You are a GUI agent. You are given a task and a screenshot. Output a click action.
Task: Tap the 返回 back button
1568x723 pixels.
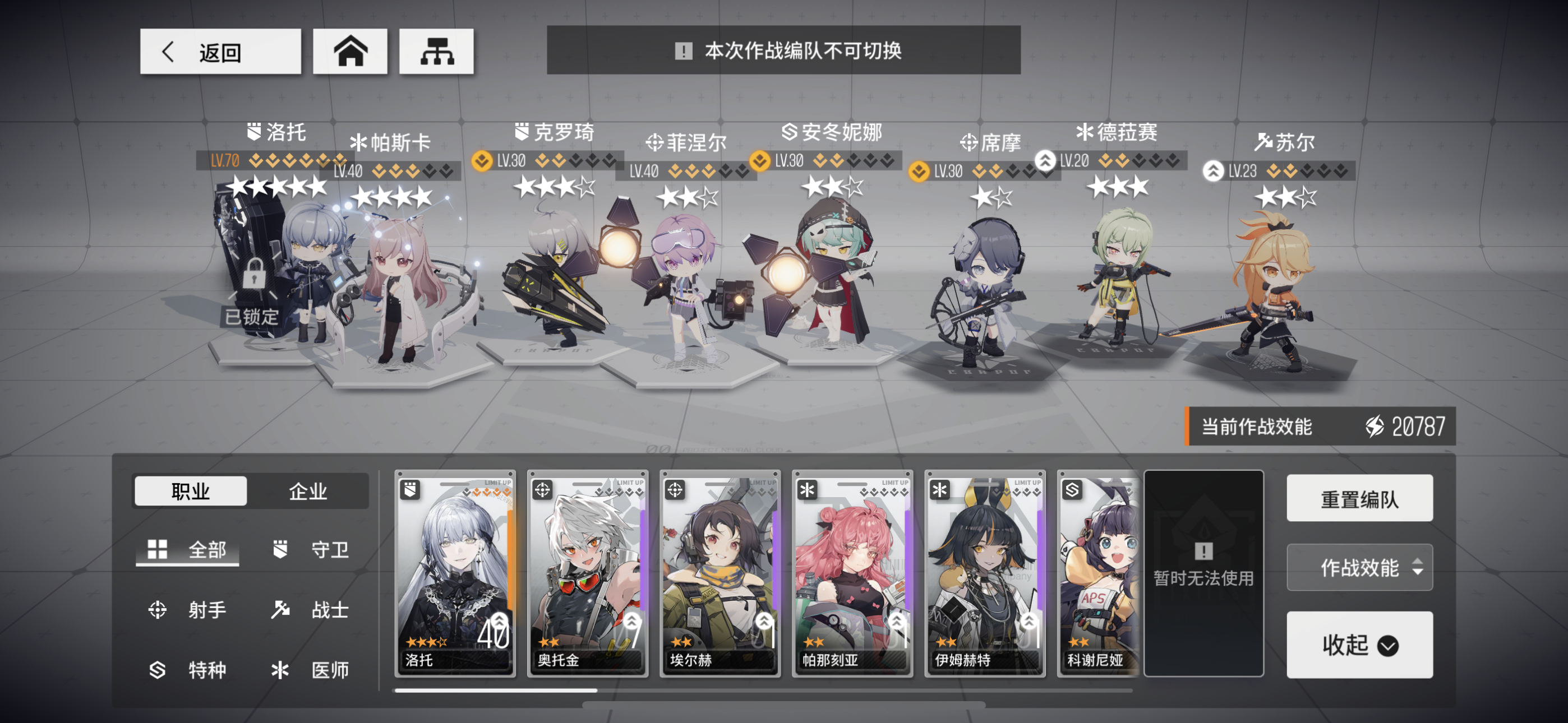coord(220,52)
